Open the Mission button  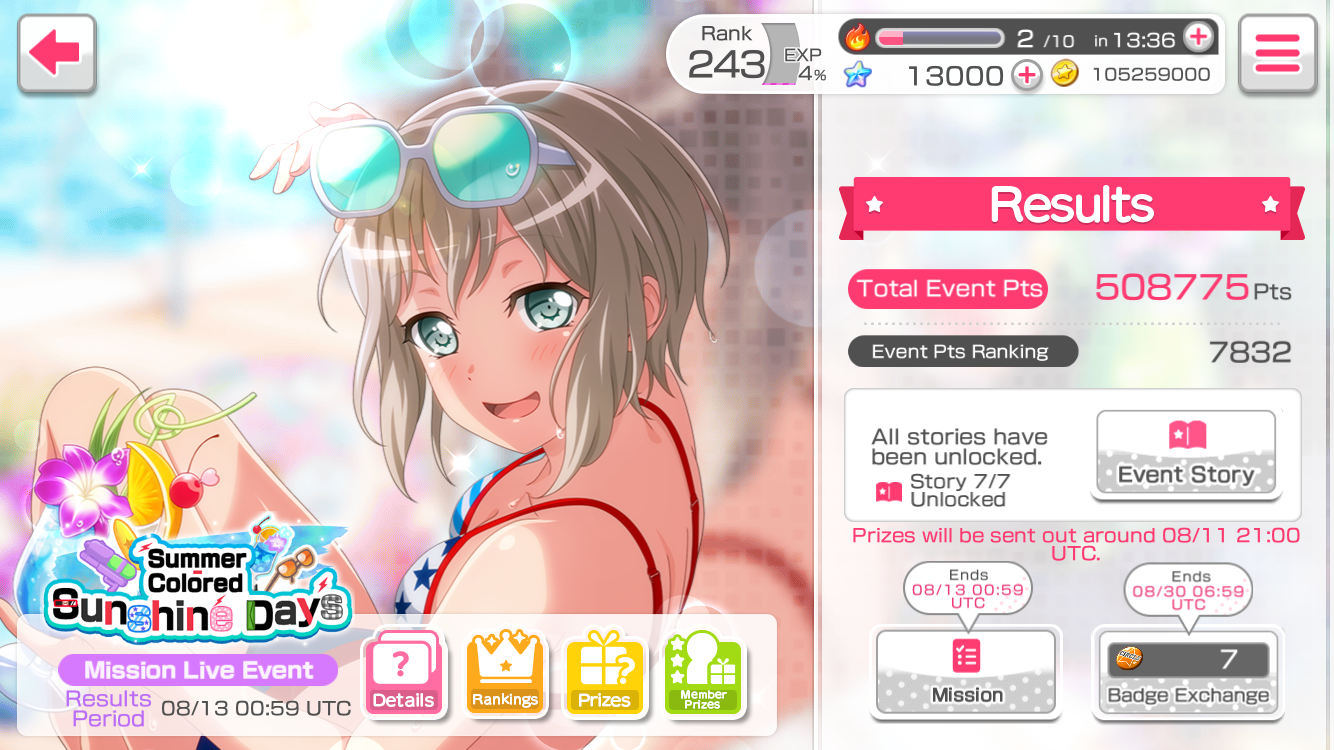(x=966, y=673)
